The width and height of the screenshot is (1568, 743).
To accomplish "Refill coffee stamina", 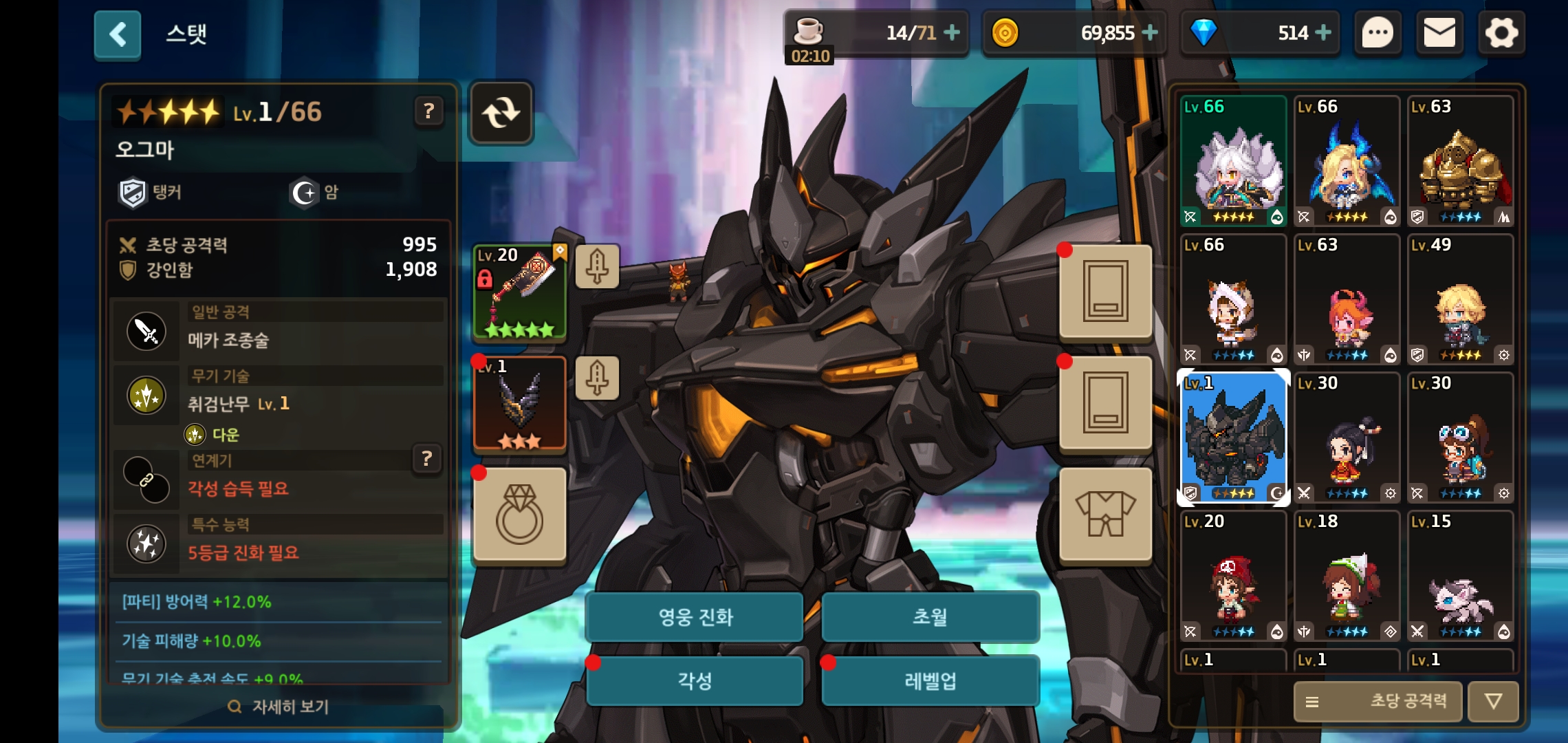I will click(952, 32).
